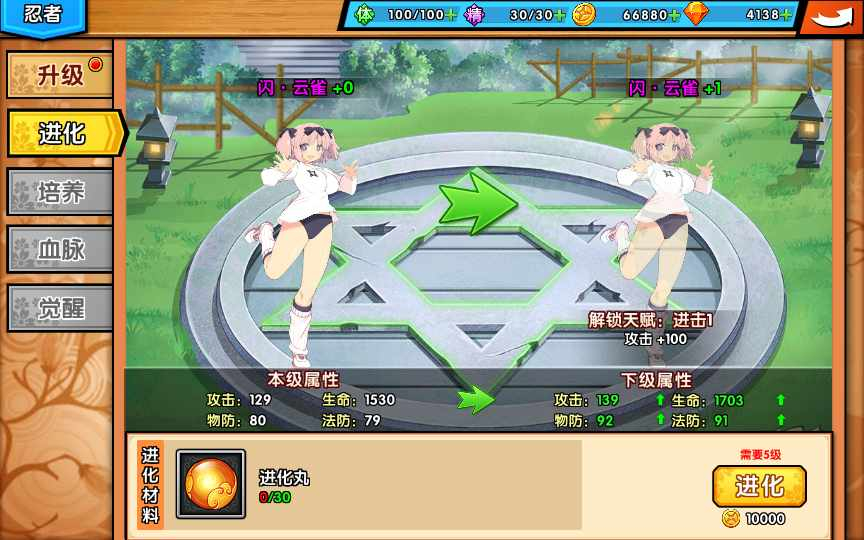Click the yellow 进化 evolve button
The width and height of the screenshot is (864, 540).
pos(759,486)
